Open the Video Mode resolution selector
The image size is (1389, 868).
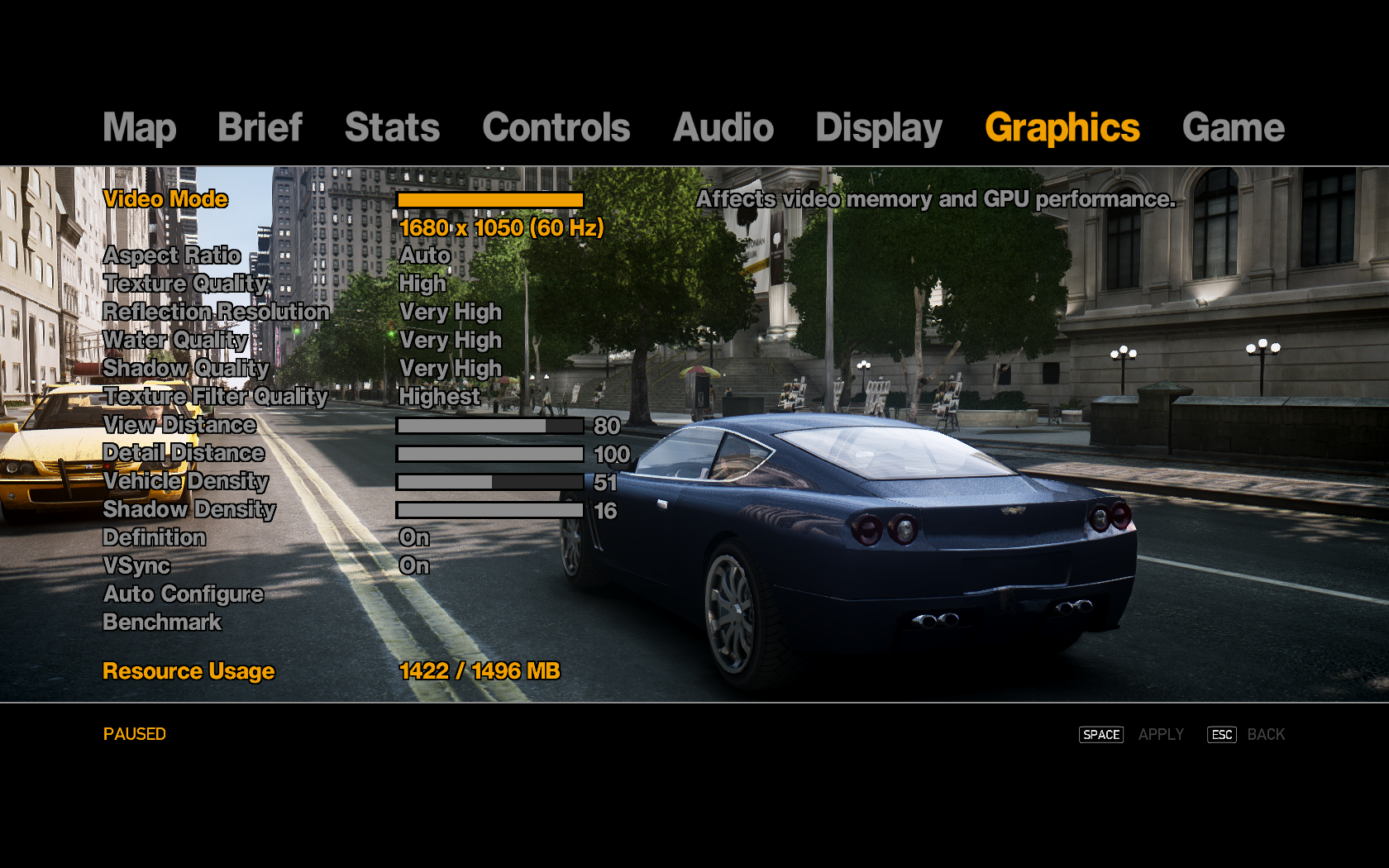coord(165,198)
